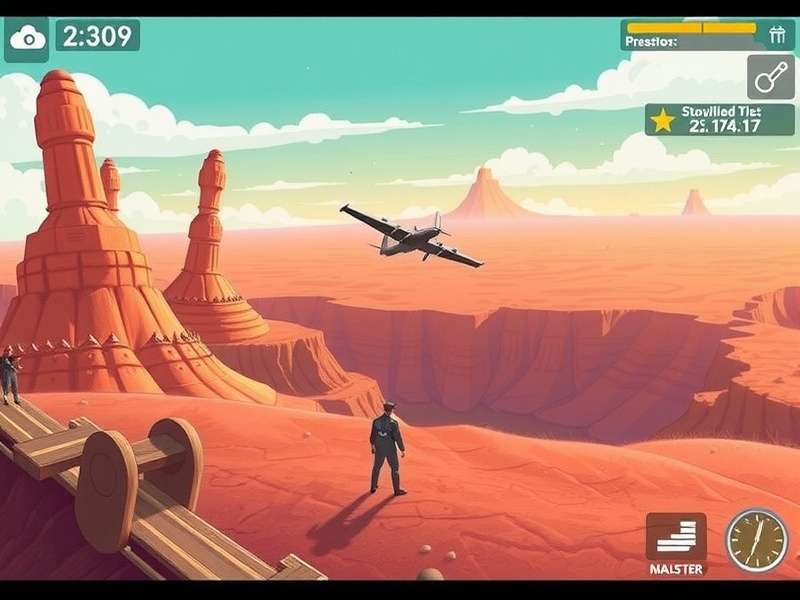800x600 pixels.
Task: Click the round clock dial
Action: point(756,540)
